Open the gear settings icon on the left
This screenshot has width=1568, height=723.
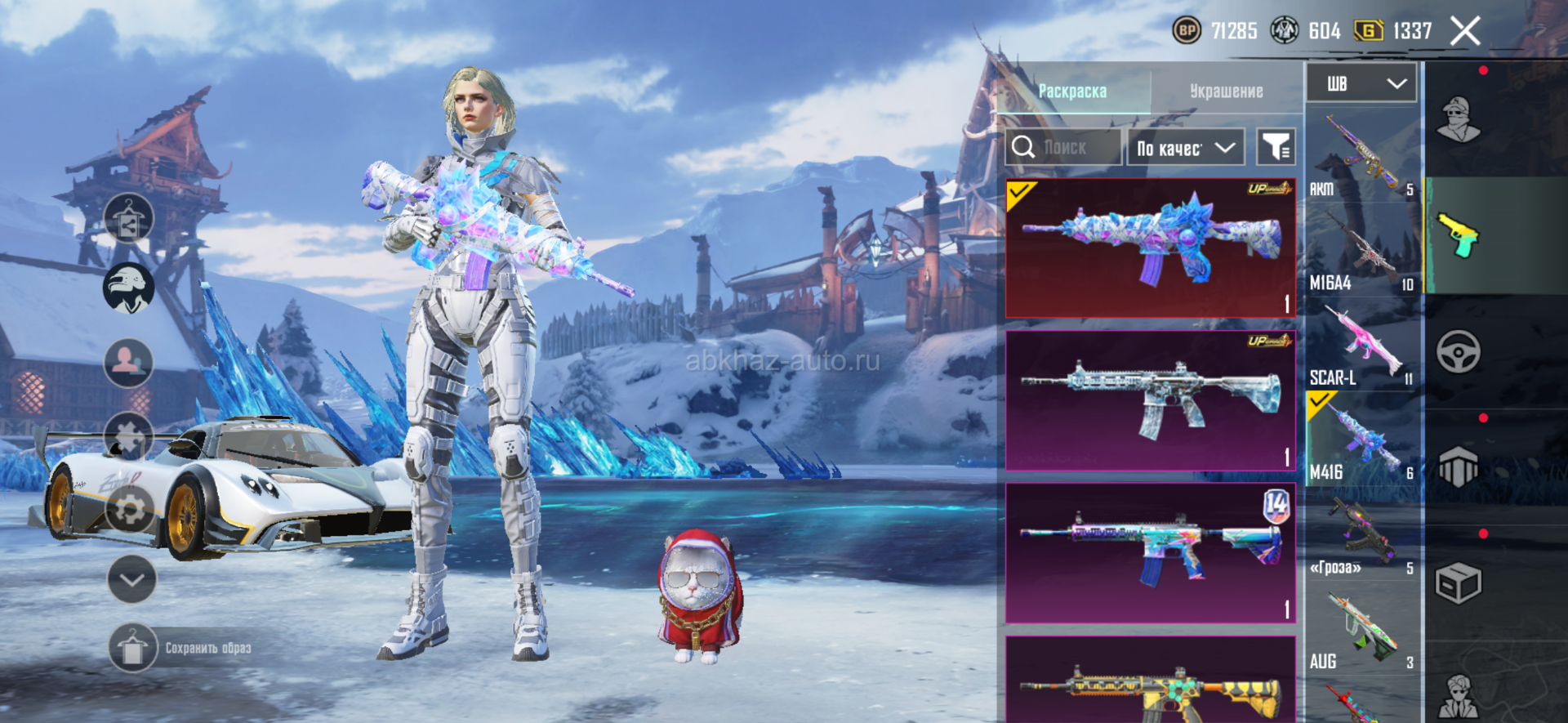click(129, 511)
